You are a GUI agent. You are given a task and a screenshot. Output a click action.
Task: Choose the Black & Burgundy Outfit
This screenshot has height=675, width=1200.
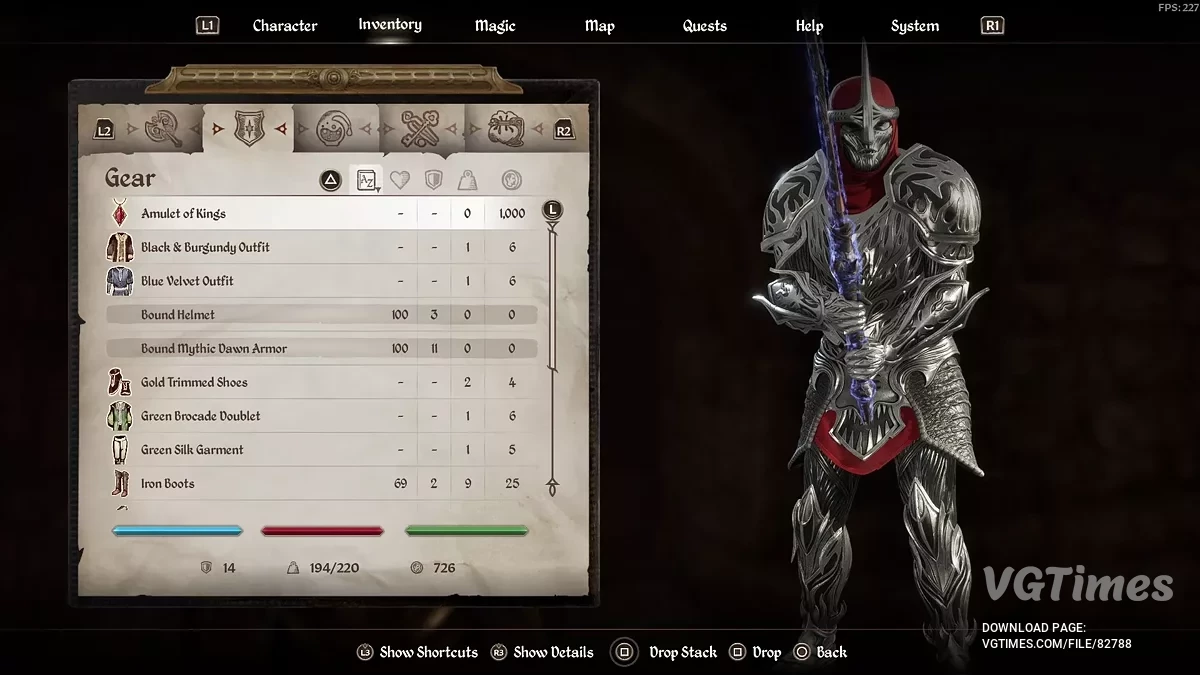[x=205, y=248]
